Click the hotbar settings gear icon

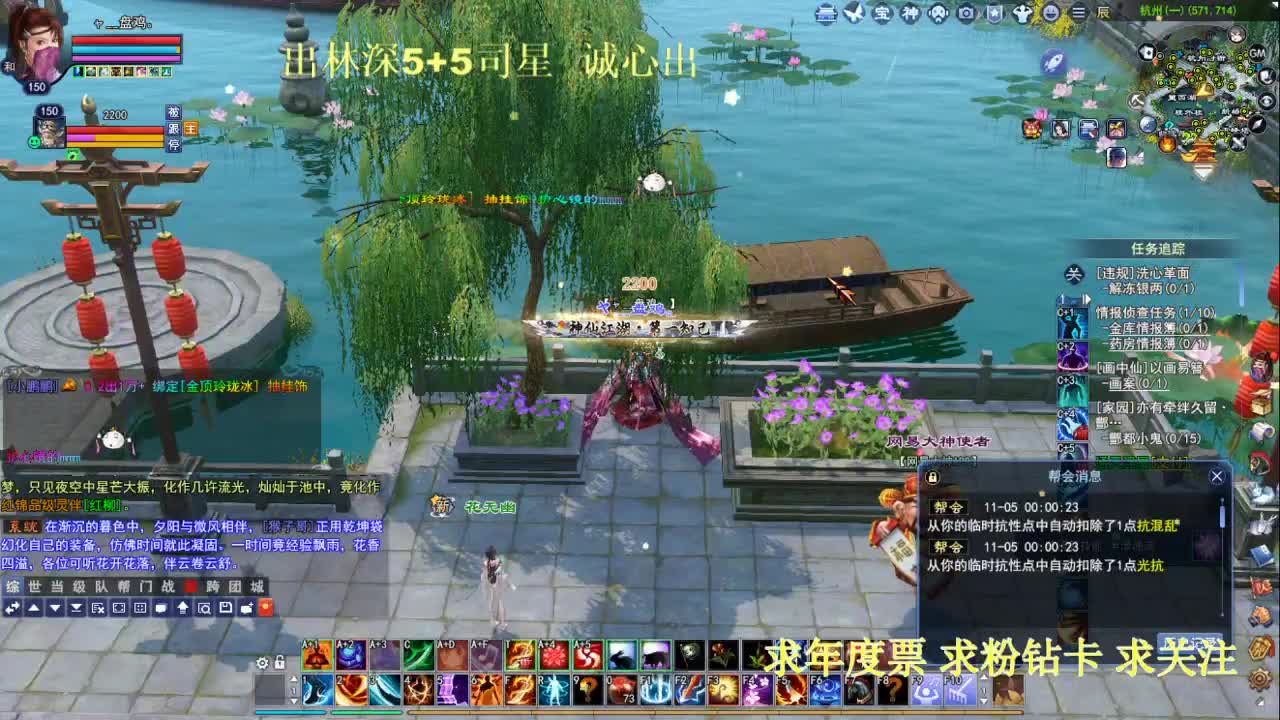pyautogui.click(x=262, y=663)
